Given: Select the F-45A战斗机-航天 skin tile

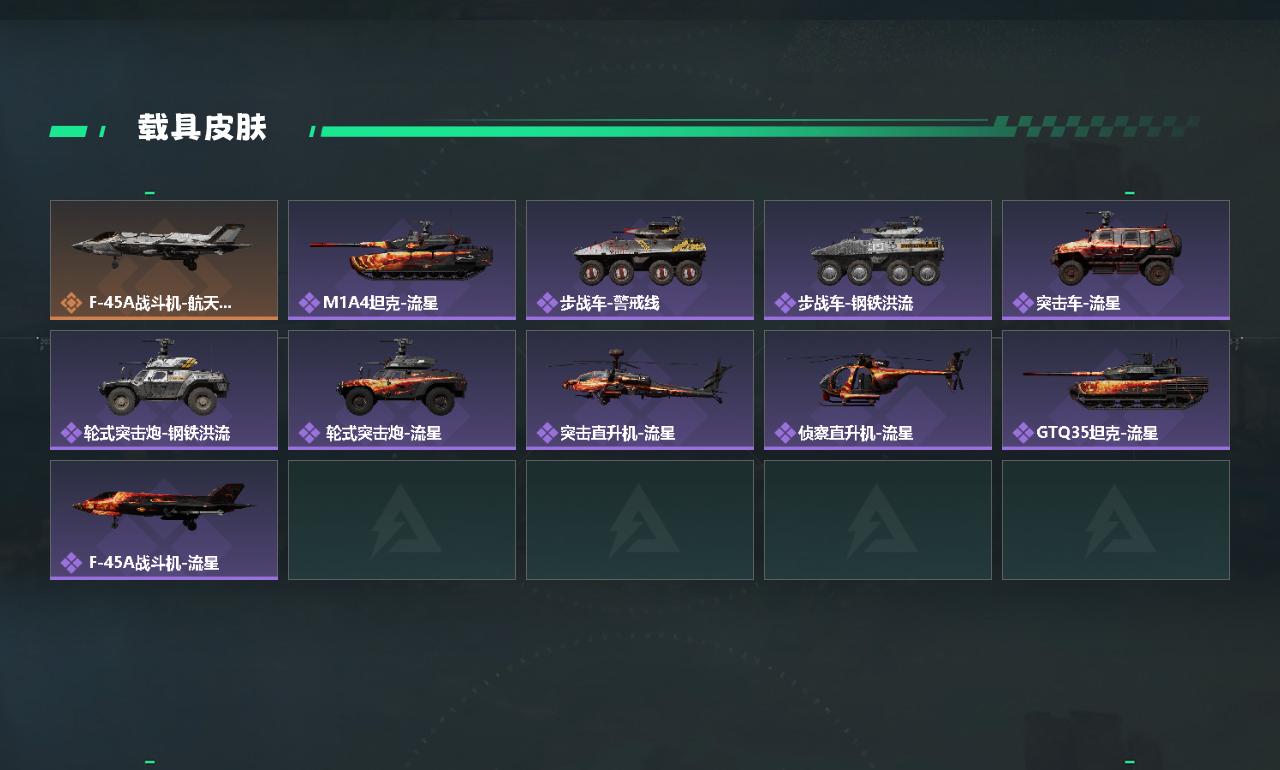Looking at the screenshot, I should pyautogui.click(x=164, y=259).
